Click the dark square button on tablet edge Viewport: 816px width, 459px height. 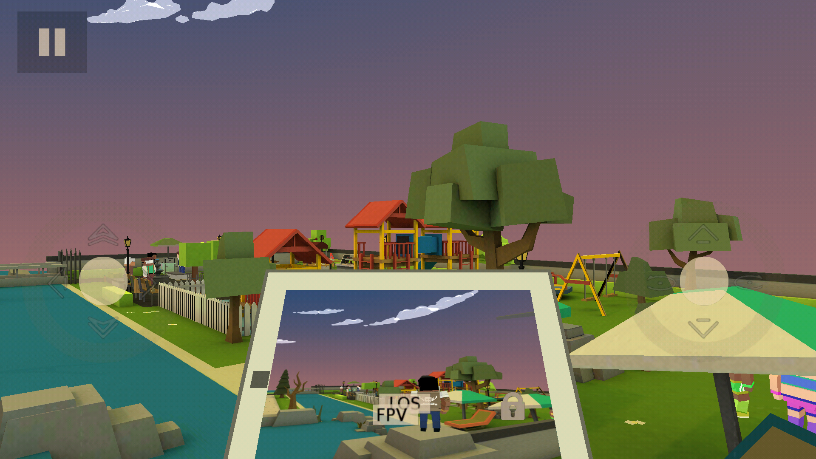click(260, 379)
